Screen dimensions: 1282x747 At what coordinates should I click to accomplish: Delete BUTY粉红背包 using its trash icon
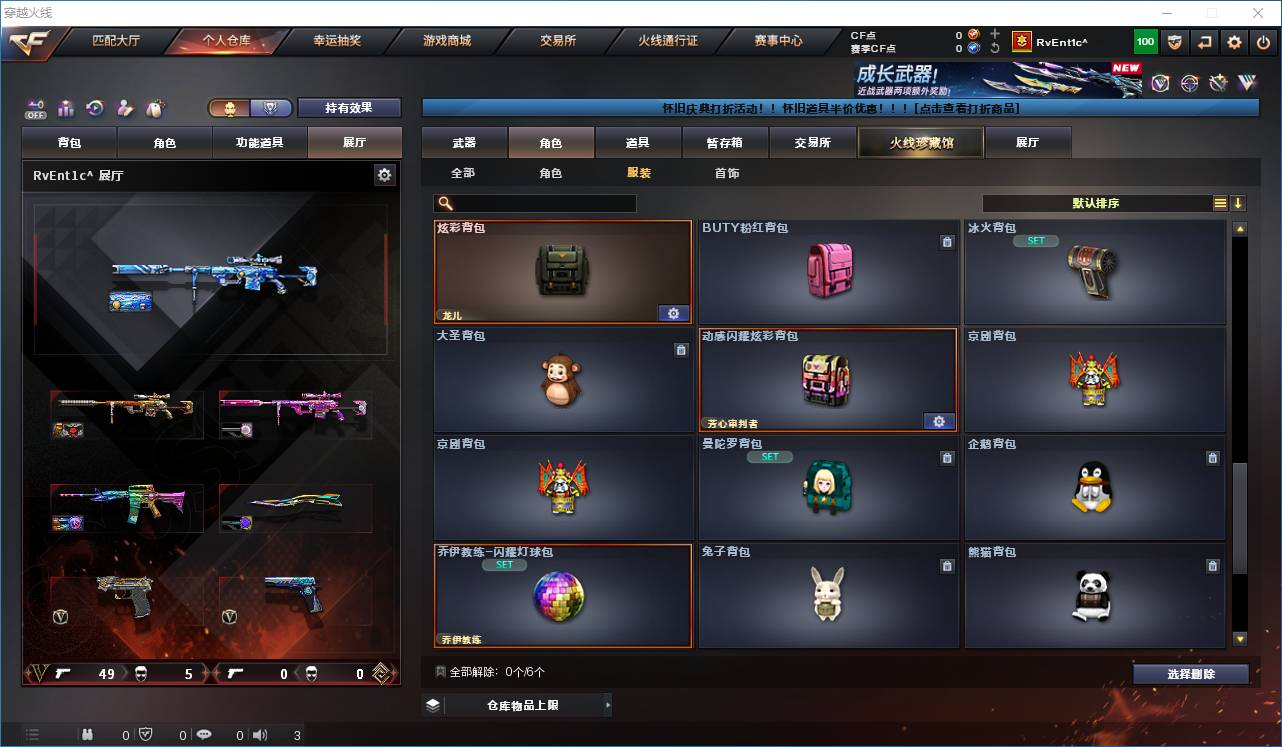point(947,241)
